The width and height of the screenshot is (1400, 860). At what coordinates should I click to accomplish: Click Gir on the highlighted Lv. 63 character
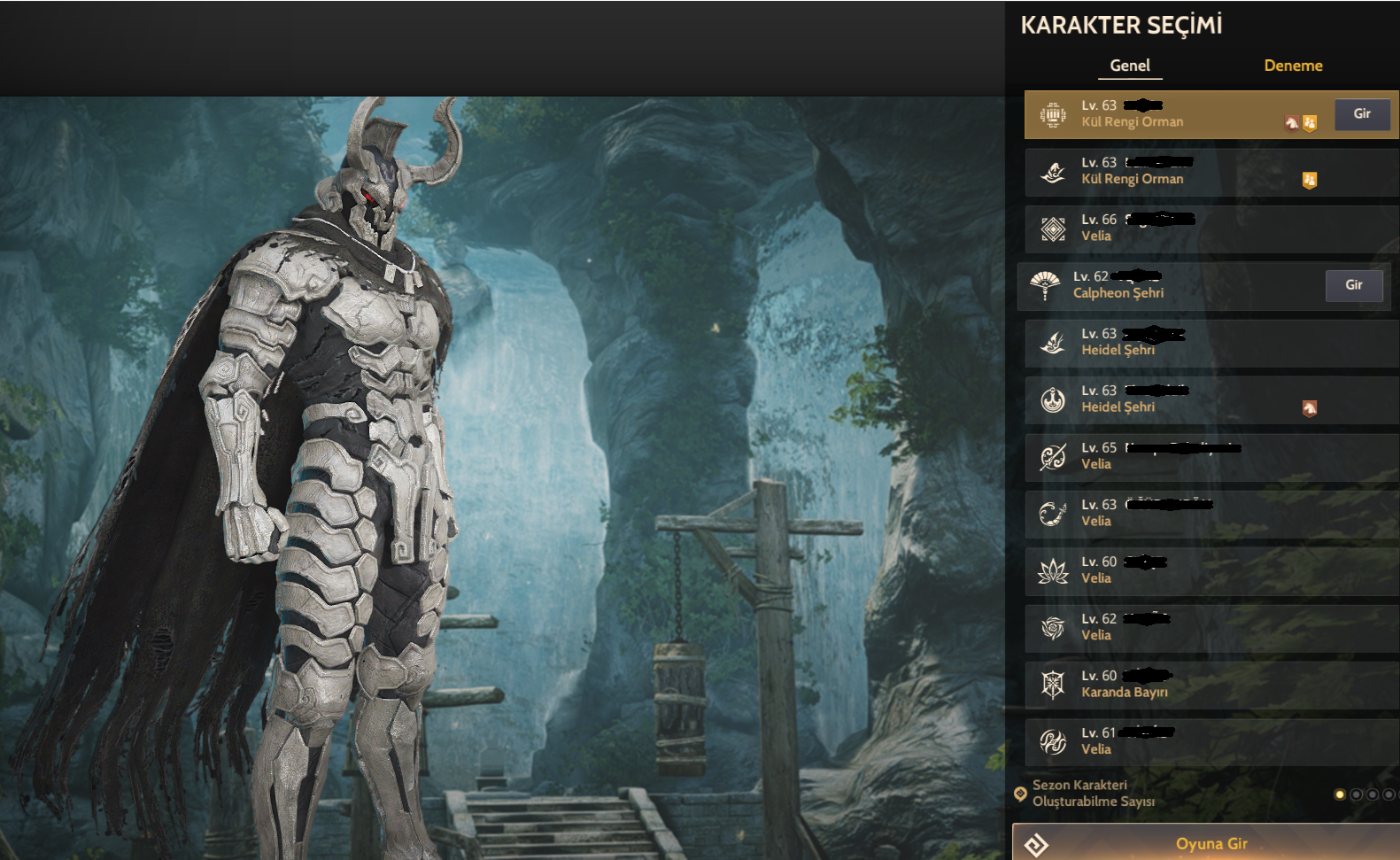click(x=1362, y=114)
